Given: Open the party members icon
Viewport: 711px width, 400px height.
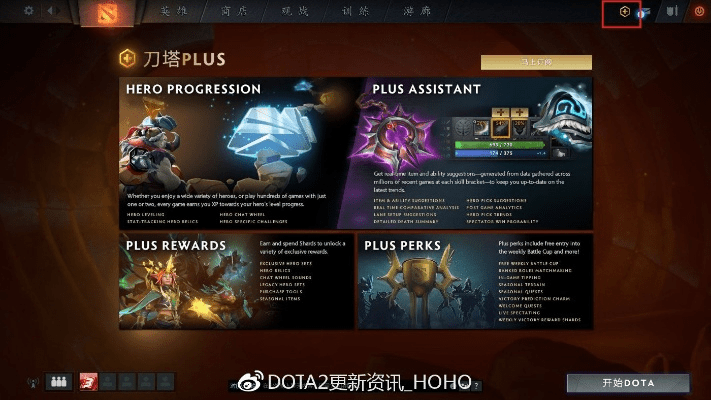Looking at the screenshot, I should click(x=57, y=381).
